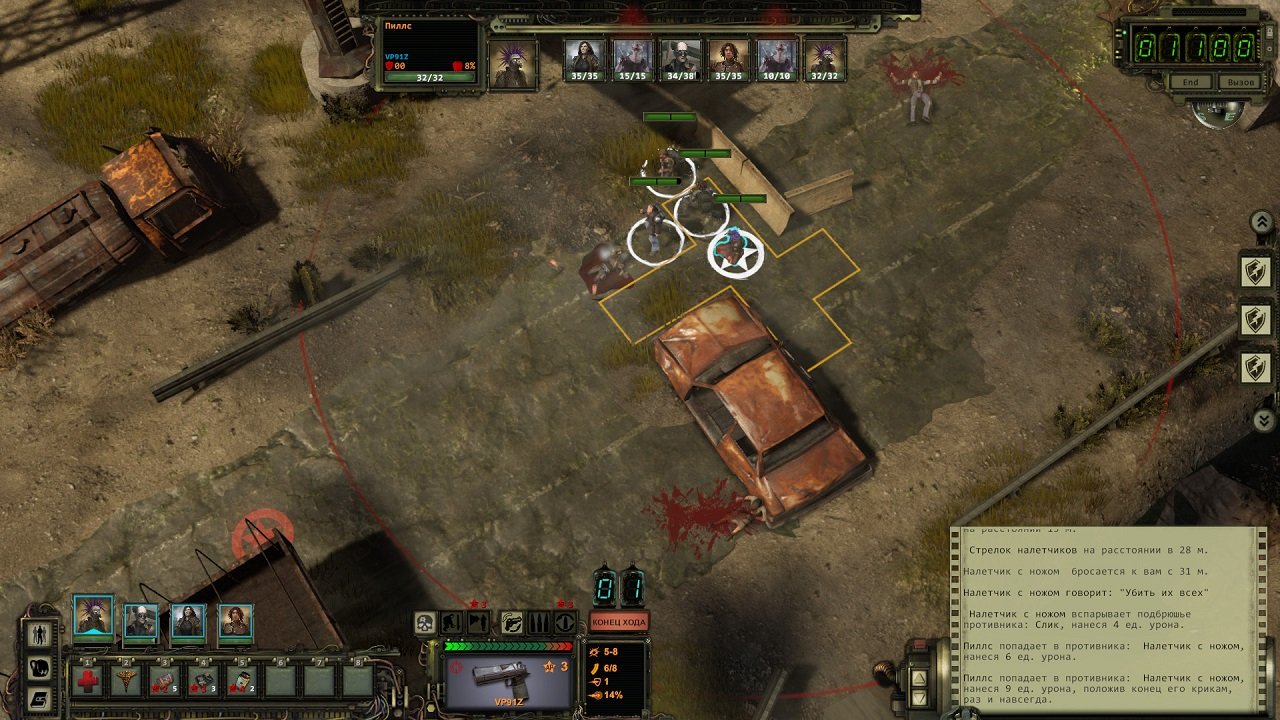1280x720 pixels.
Task: Expand panel with the down double-chevron
Action: [x=1263, y=418]
